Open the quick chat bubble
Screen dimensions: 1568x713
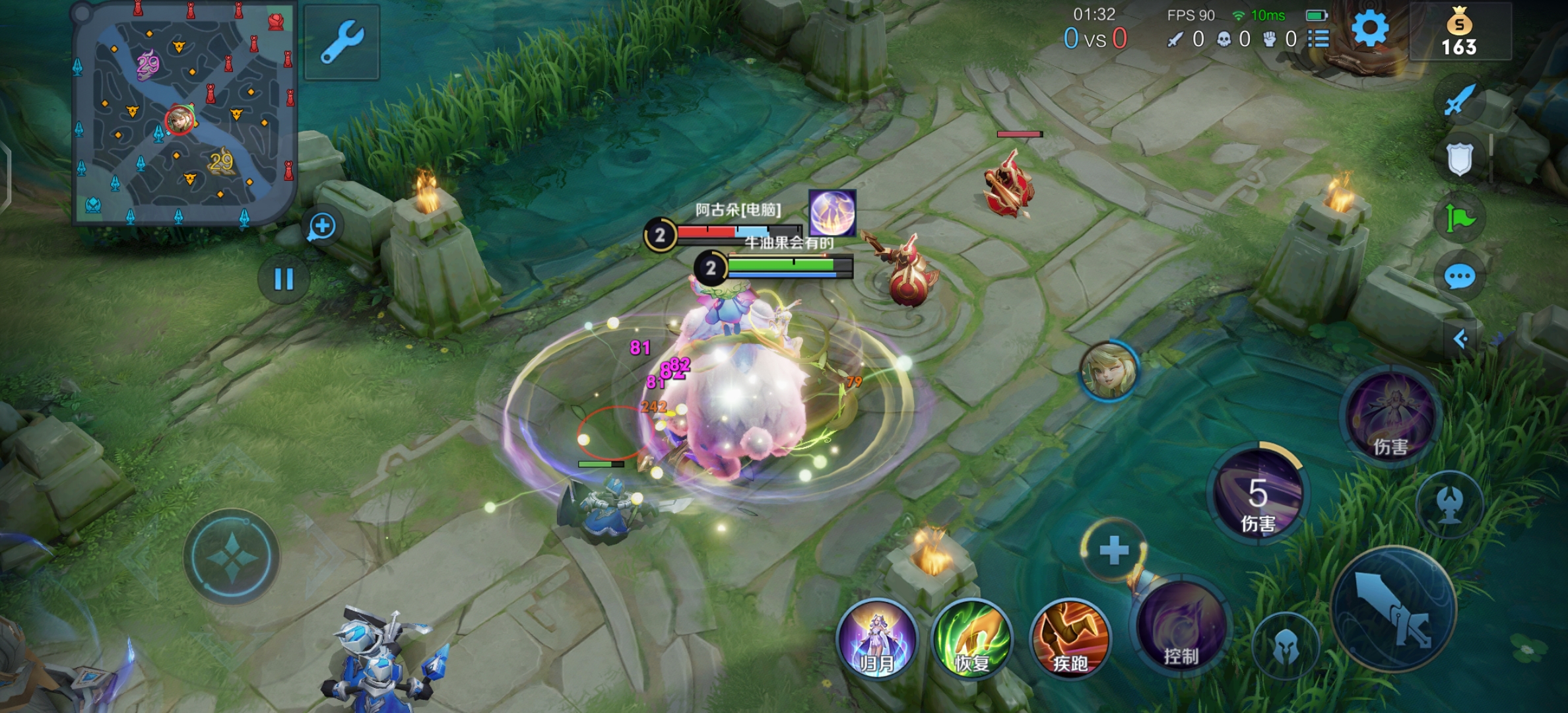[1459, 277]
